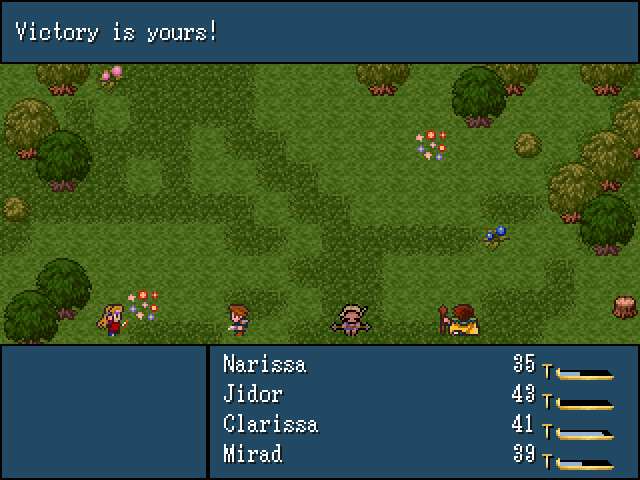Choose Jidor's party status row
The height and width of the screenshot is (480, 640).
pyautogui.click(x=253, y=394)
